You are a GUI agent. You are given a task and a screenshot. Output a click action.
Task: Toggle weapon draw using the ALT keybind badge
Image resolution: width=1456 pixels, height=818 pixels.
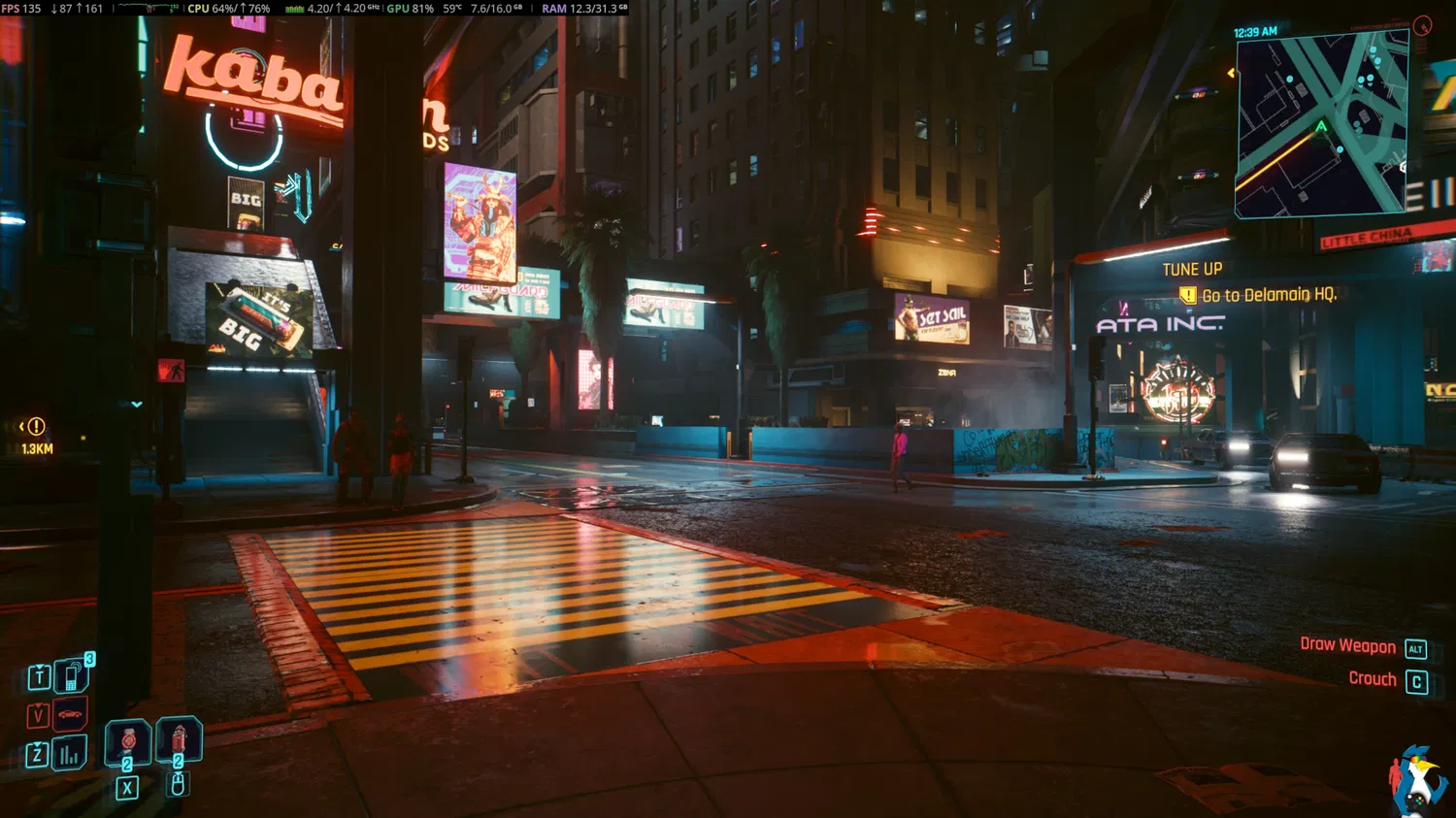pyautogui.click(x=1415, y=646)
